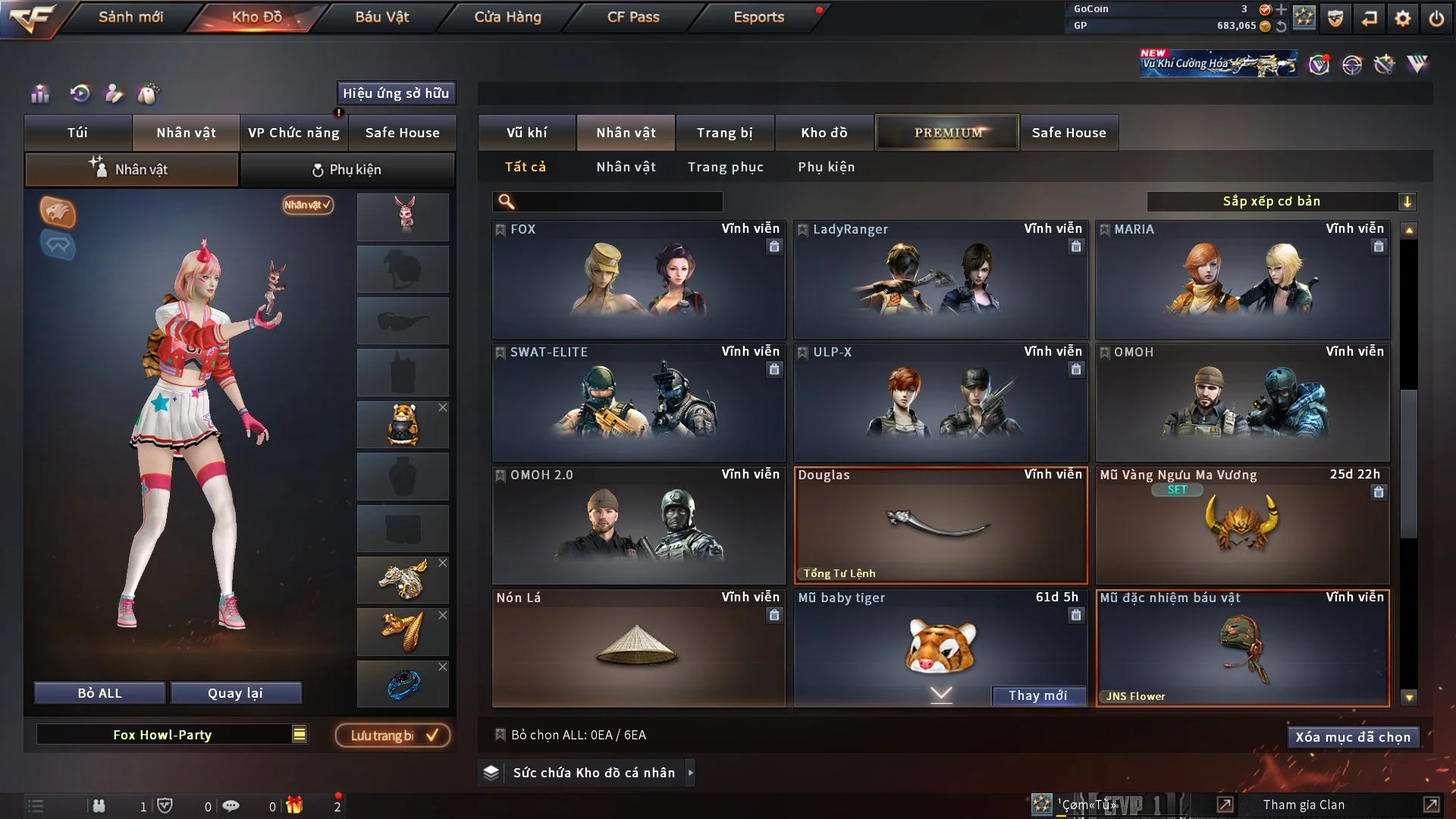Switch to the Vũ khí tab
This screenshot has height=819, width=1456.
(526, 133)
